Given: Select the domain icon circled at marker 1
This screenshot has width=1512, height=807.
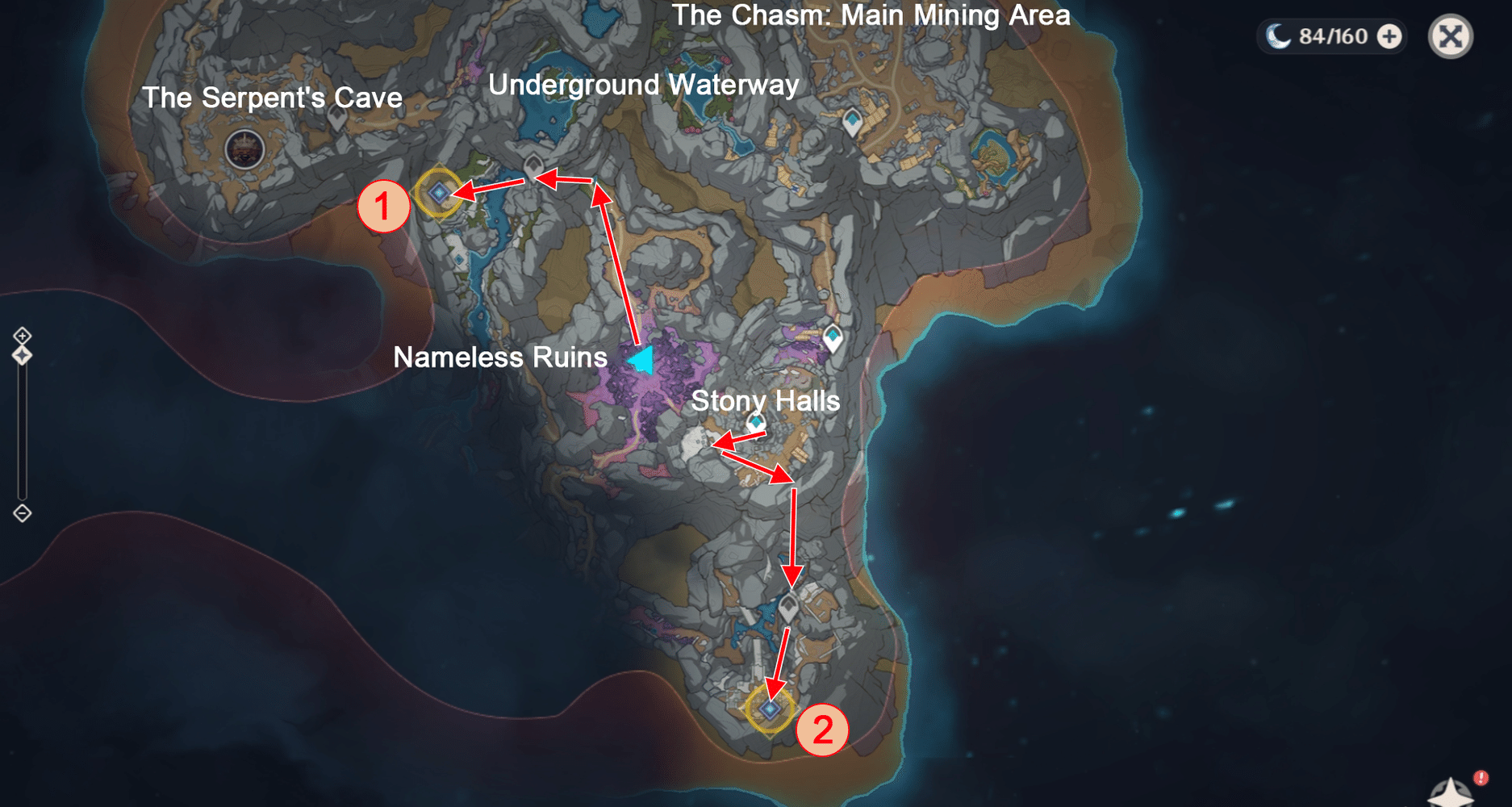Looking at the screenshot, I should point(440,191).
